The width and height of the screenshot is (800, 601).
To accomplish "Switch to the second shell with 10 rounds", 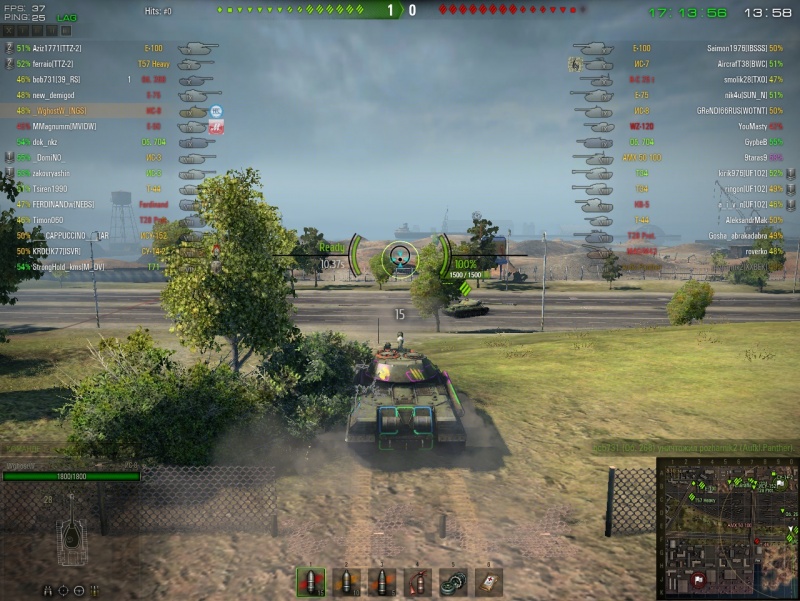I will coord(347,581).
